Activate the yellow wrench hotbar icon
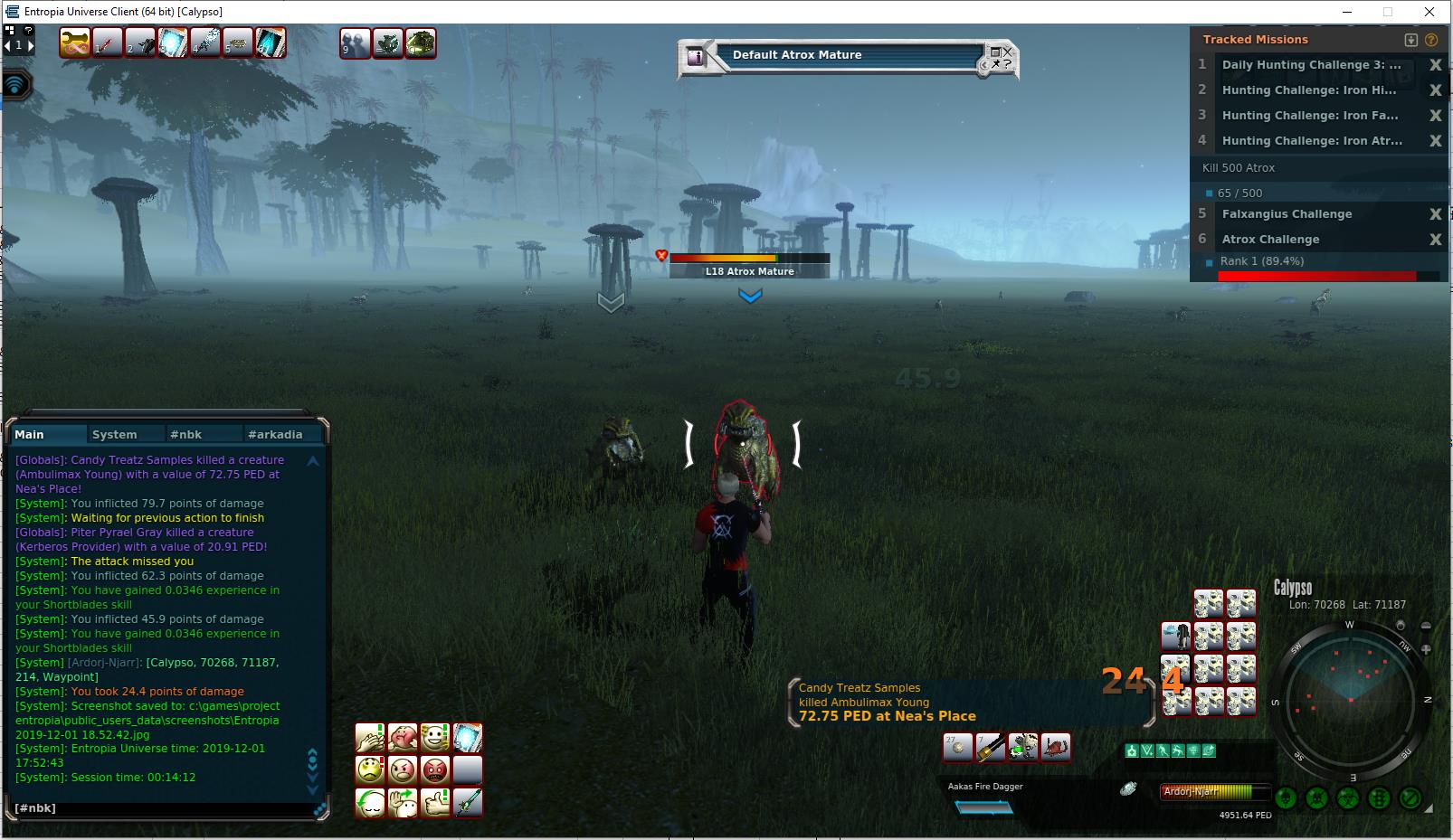1453x840 pixels. click(x=75, y=42)
